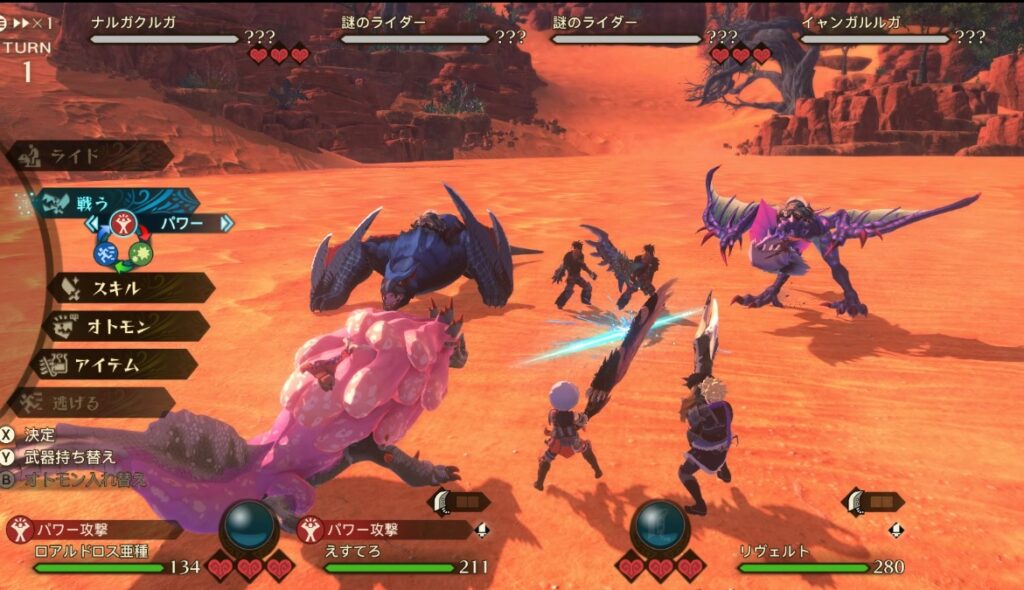Select the 逃げる (Flee) command
The height and width of the screenshot is (590, 1024).
(90, 402)
